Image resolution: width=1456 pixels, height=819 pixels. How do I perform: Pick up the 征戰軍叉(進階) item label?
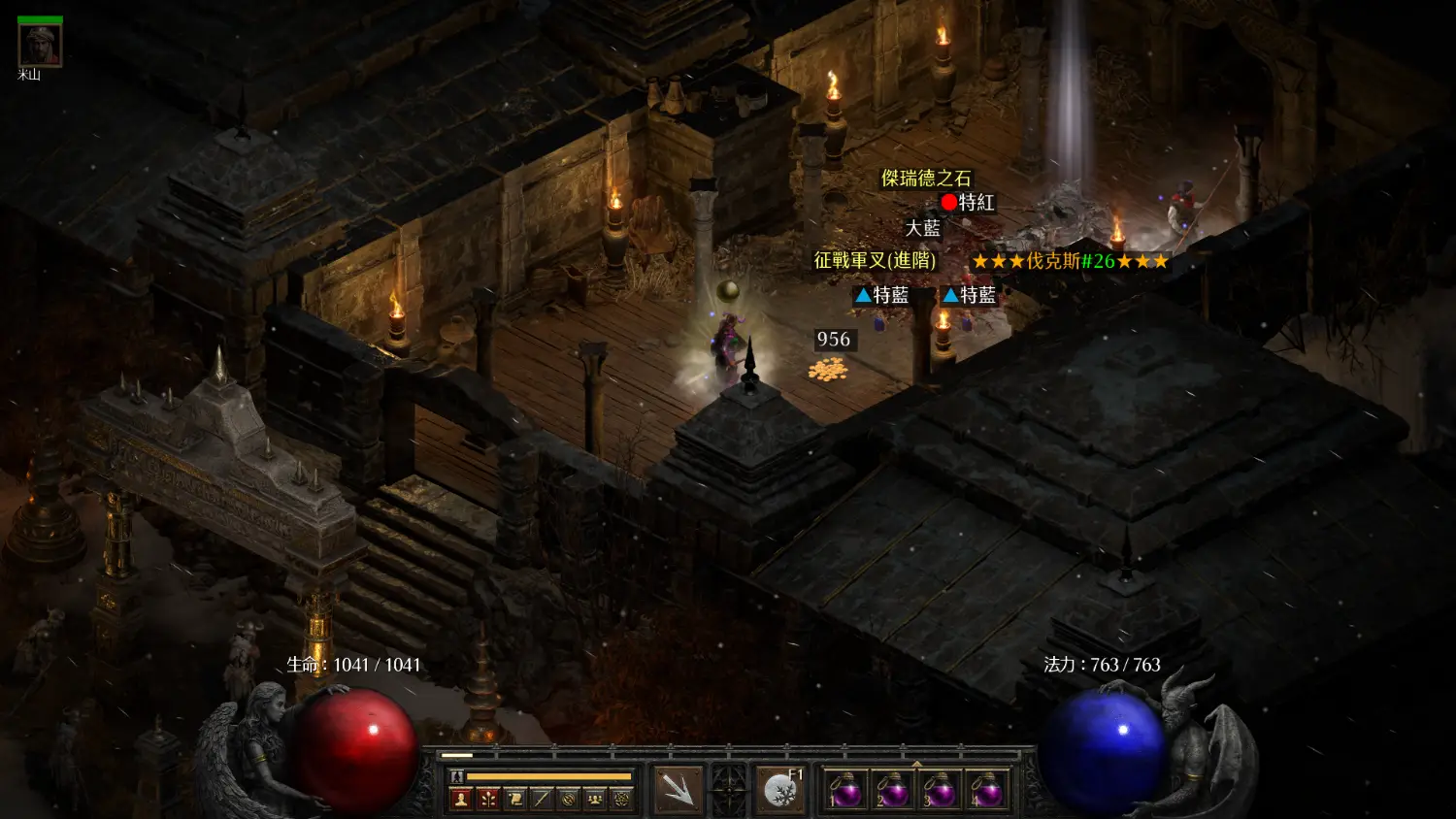click(875, 260)
